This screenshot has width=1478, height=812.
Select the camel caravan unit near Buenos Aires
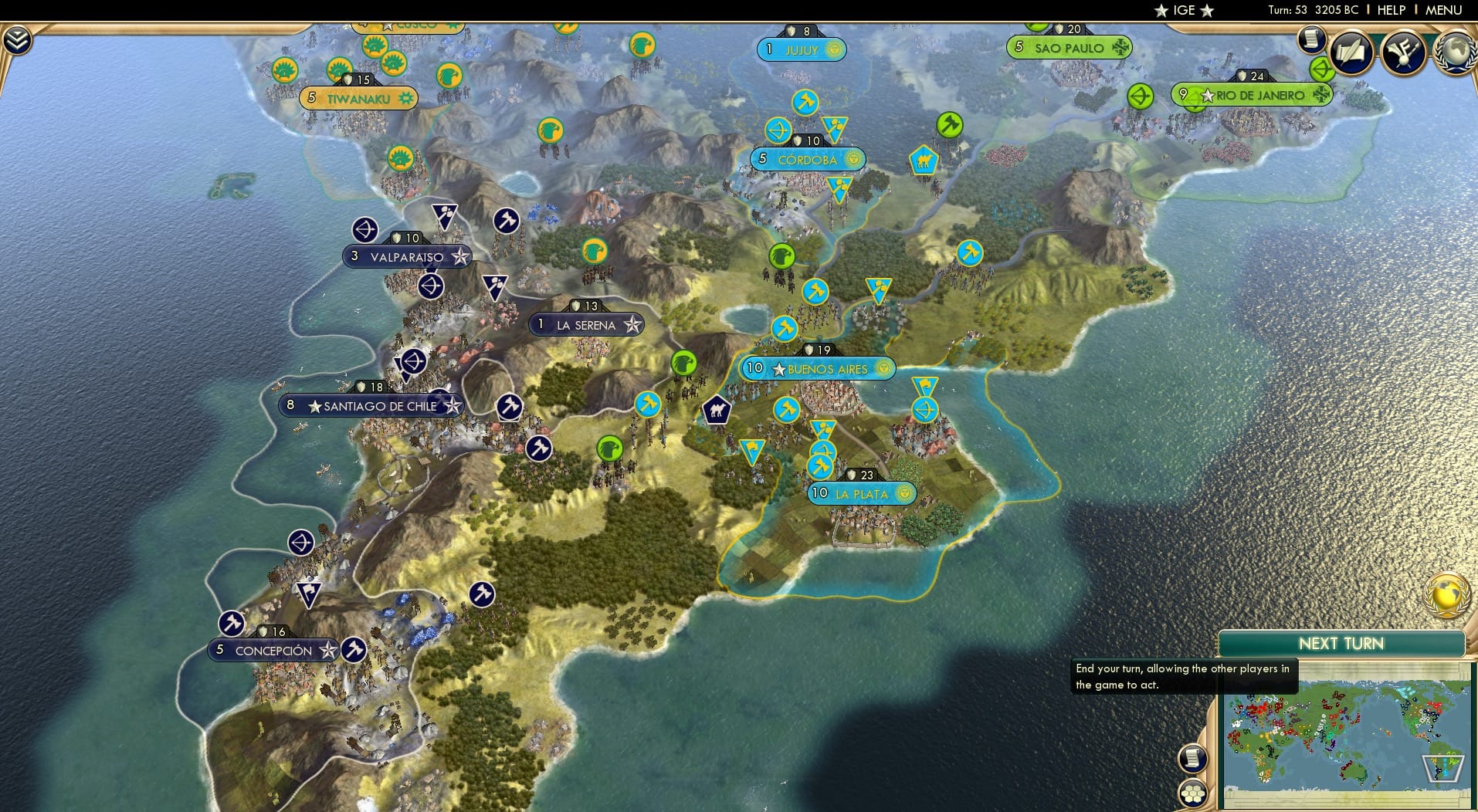[717, 411]
